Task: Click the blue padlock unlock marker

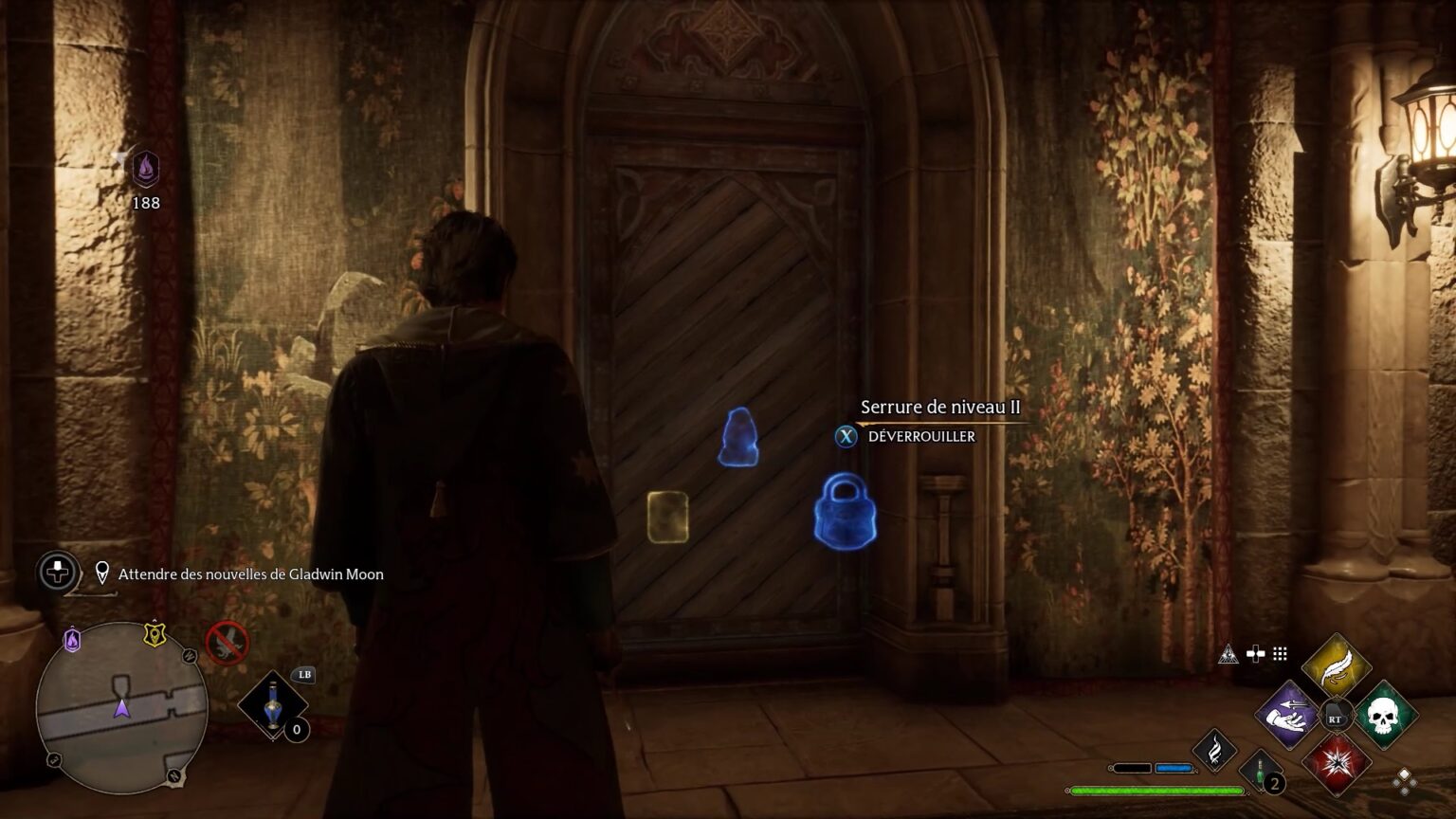Action: [845, 512]
